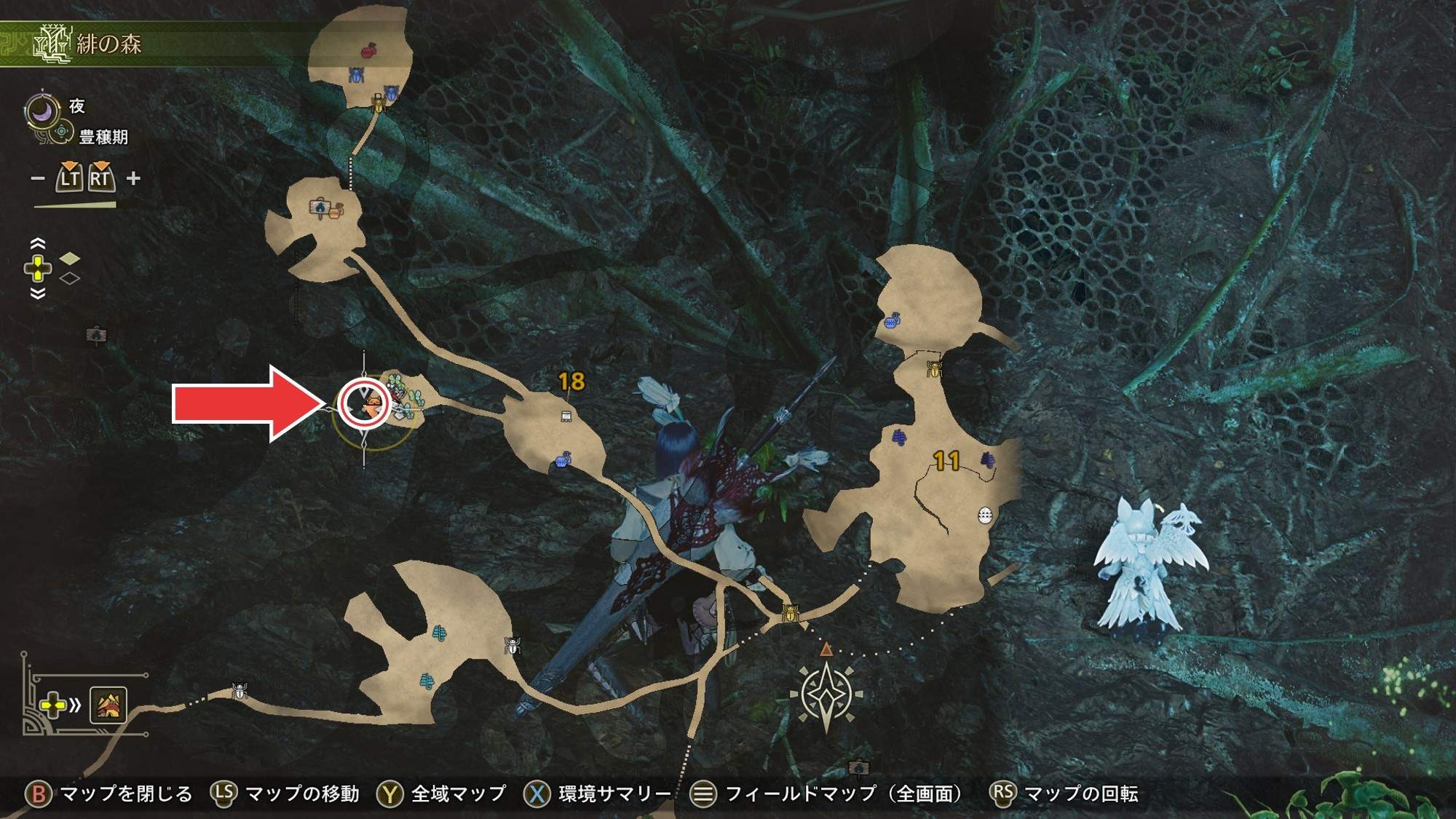Select the filled upper layer diamond
This screenshot has height=819, width=1456.
pyautogui.click(x=70, y=258)
